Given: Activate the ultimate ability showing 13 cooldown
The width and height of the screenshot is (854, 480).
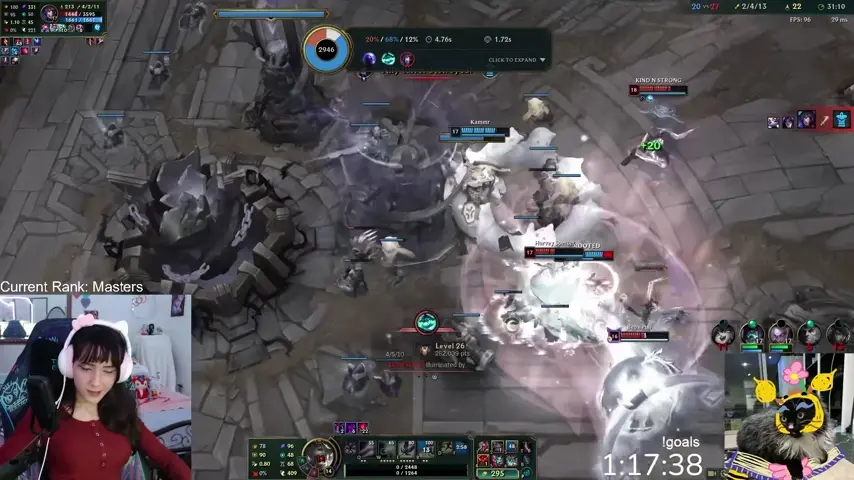Looking at the screenshot, I should [425, 450].
